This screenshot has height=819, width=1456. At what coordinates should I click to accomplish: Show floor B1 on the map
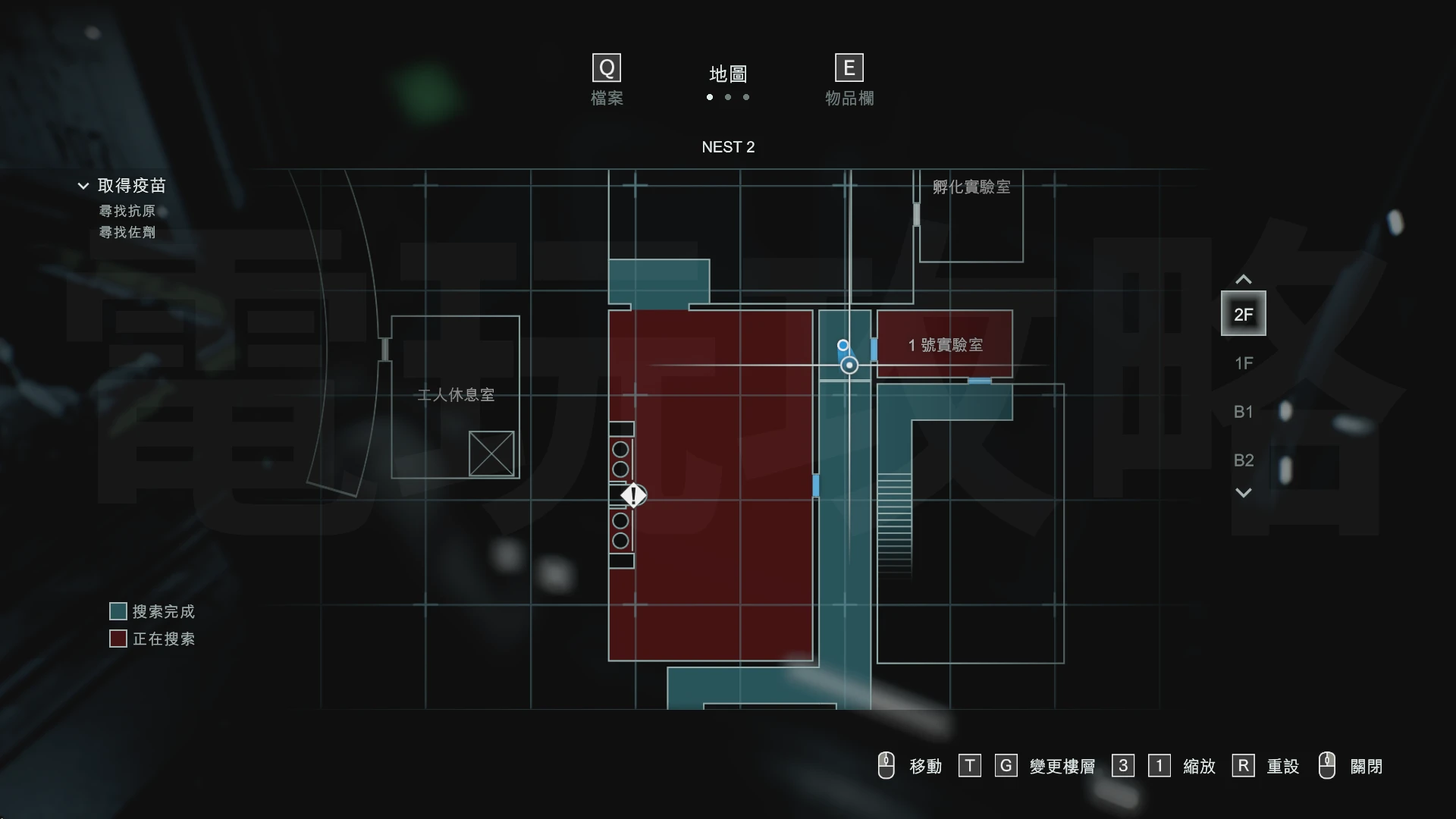[1243, 412]
